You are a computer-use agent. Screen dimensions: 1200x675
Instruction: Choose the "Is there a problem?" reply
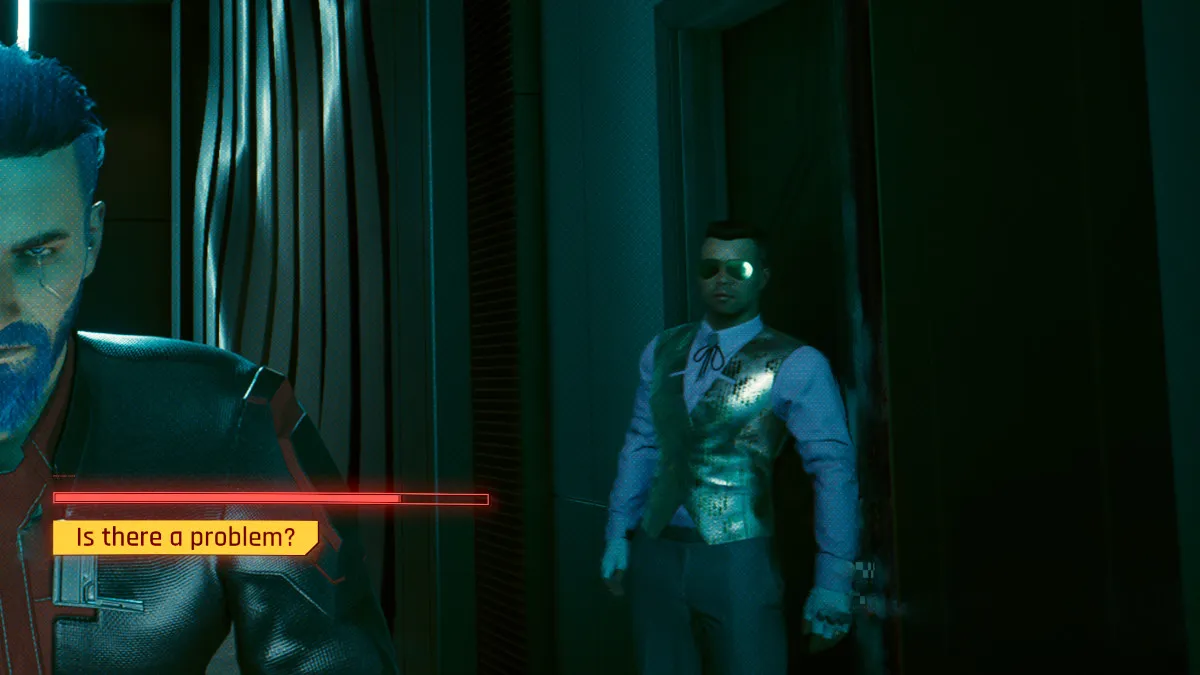[185, 538]
